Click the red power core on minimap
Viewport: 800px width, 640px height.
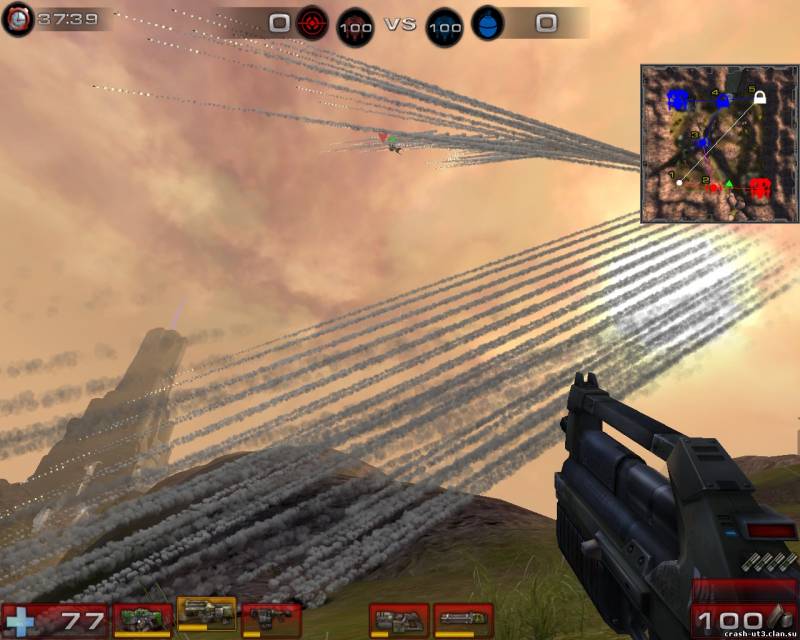click(760, 187)
